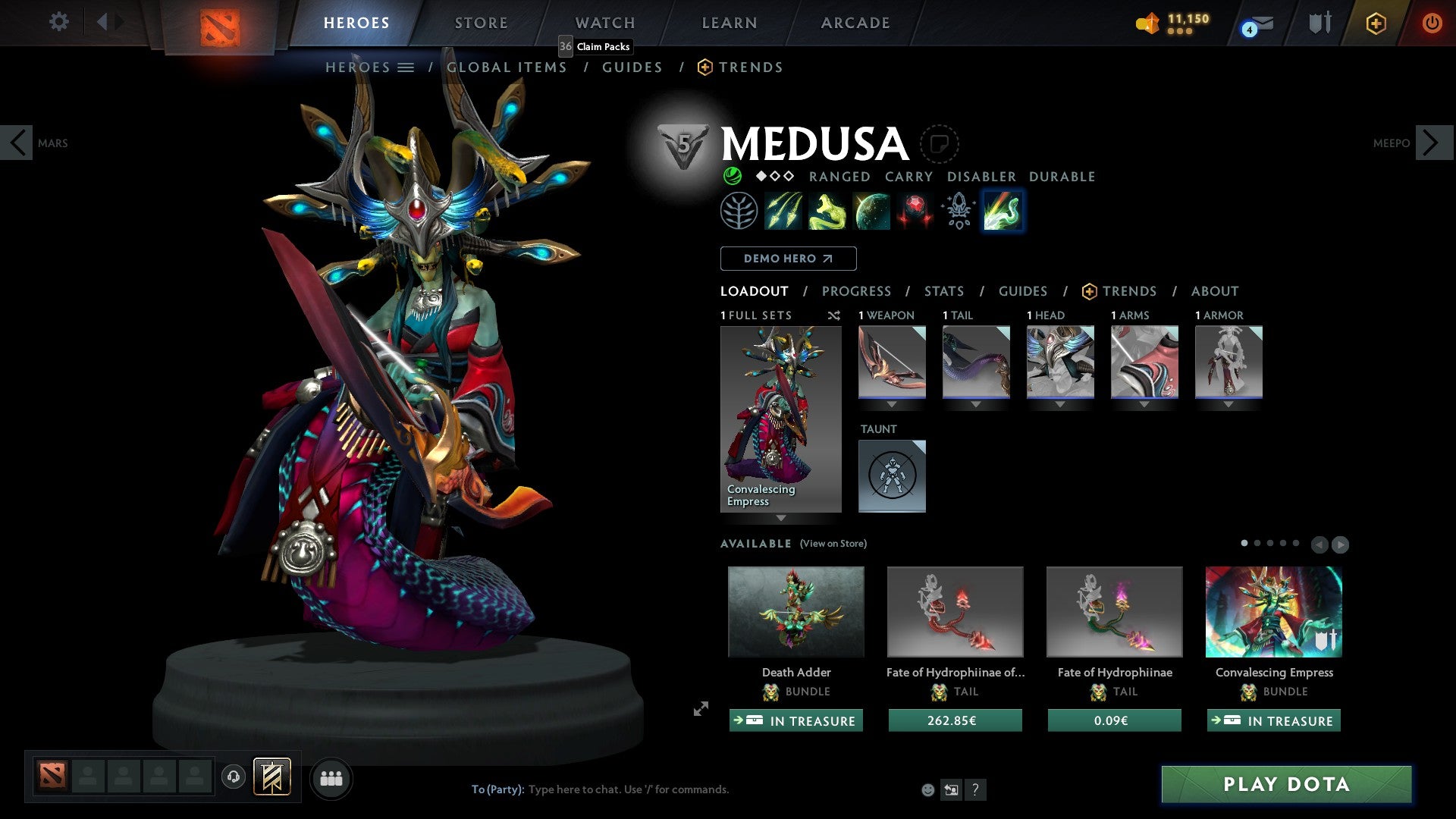Expand the Weapon slot dropdown arrow
1456x819 pixels.
pos(892,404)
